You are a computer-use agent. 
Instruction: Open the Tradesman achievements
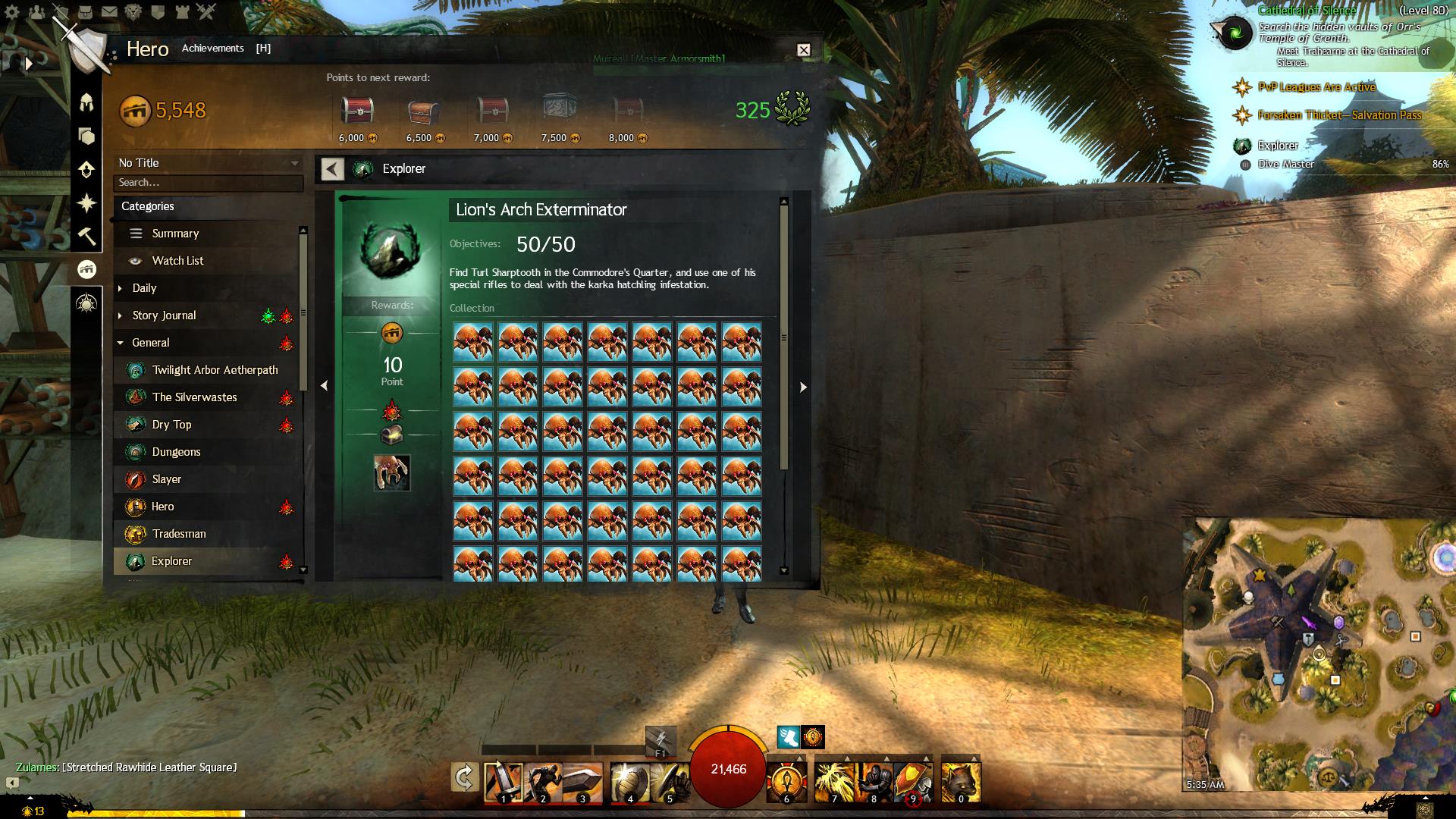coord(179,534)
